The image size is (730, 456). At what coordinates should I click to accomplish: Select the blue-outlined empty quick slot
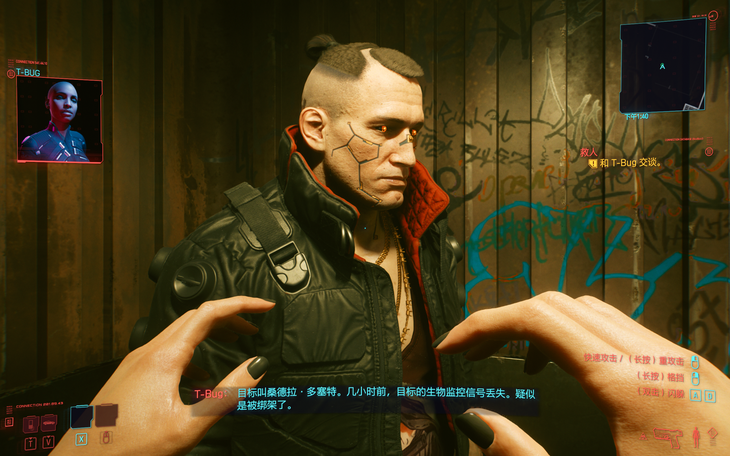[81, 417]
